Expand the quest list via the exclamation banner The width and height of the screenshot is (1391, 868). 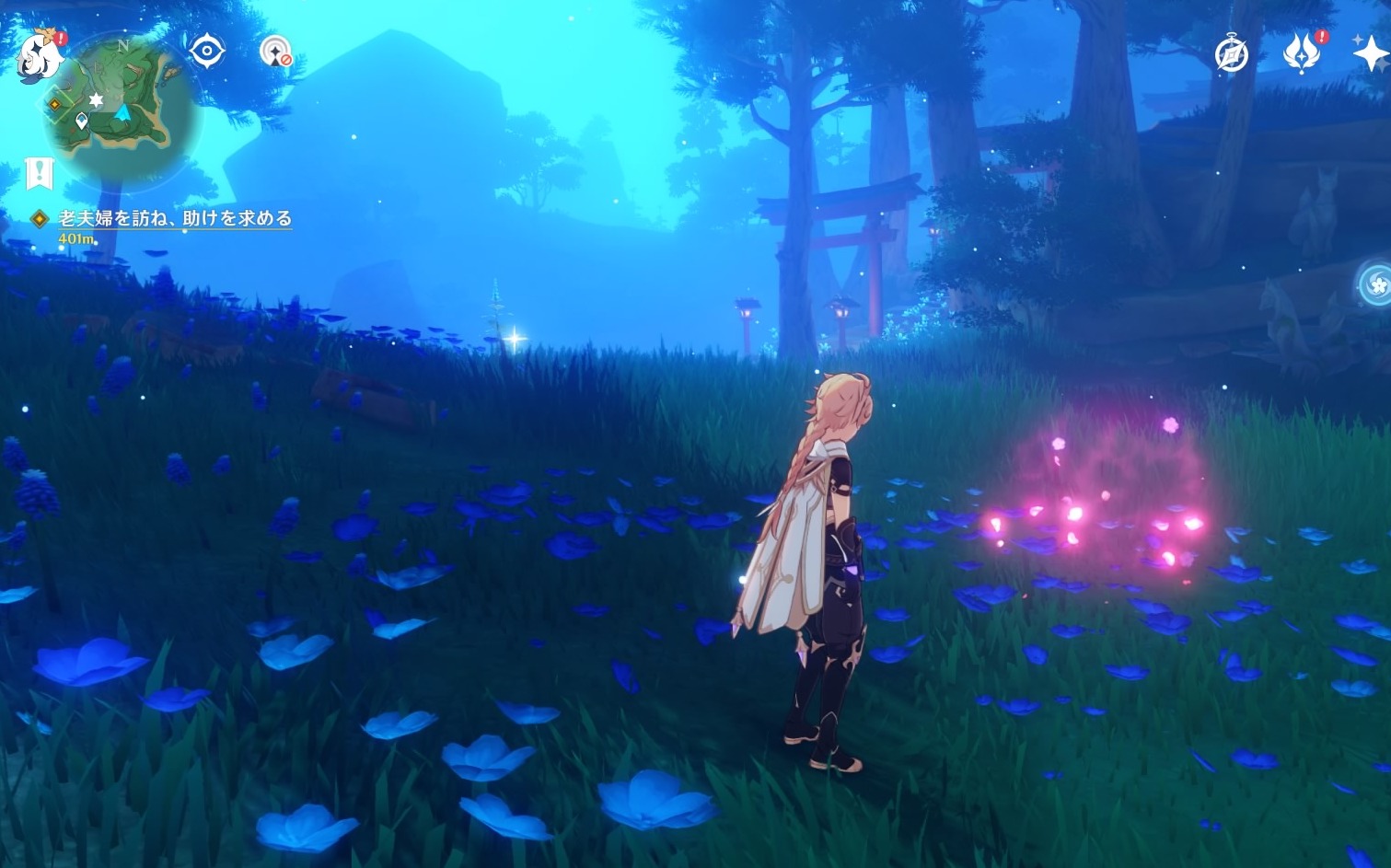coord(39,170)
